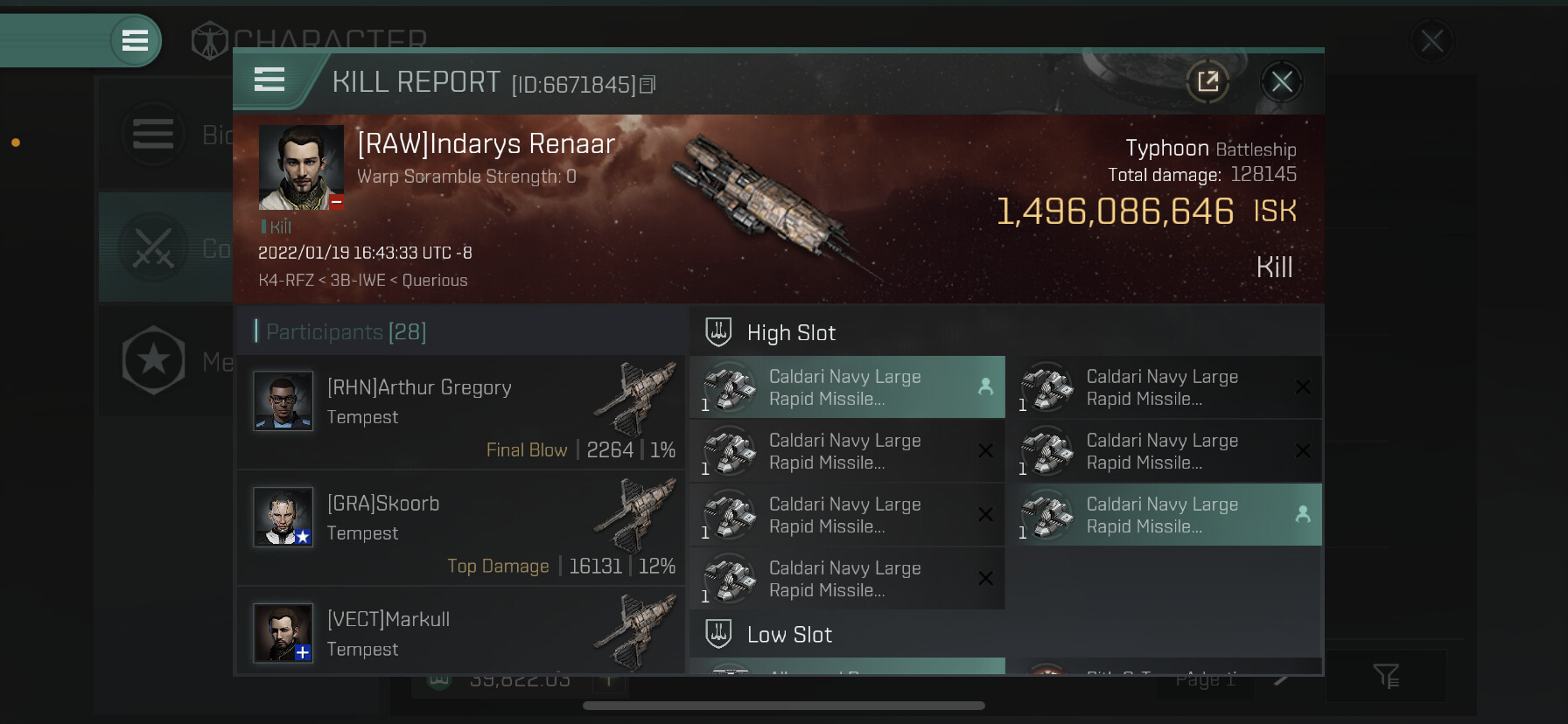Select participant Arthur Gregory row
The width and height of the screenshot is (1568, 724).
click(x=461, y=413)
